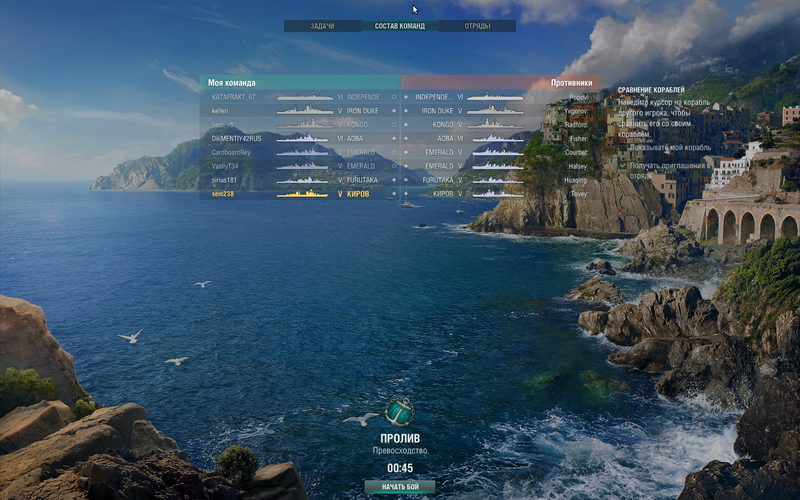
Task: Select enemy Tovey's Киров row
Action: pos(500,194)
